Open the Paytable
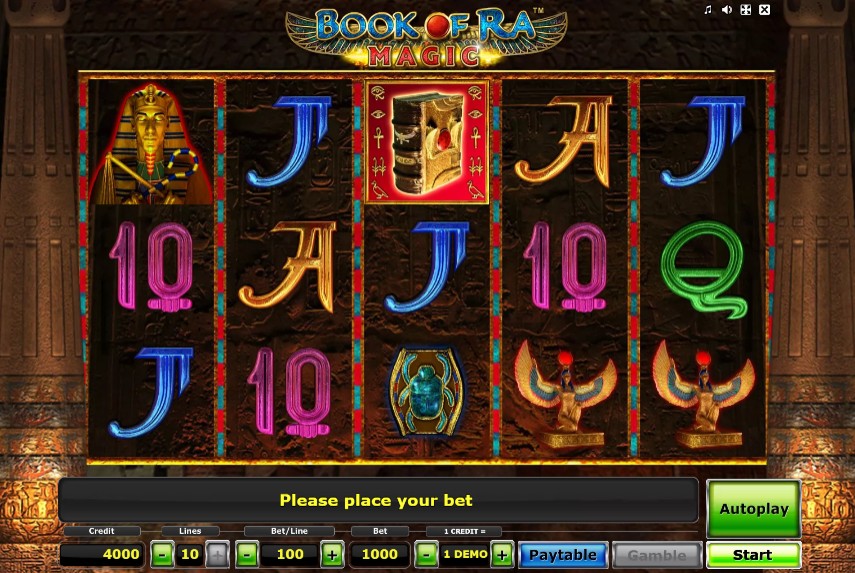This screenshot has height=573, width=855. 563,555
